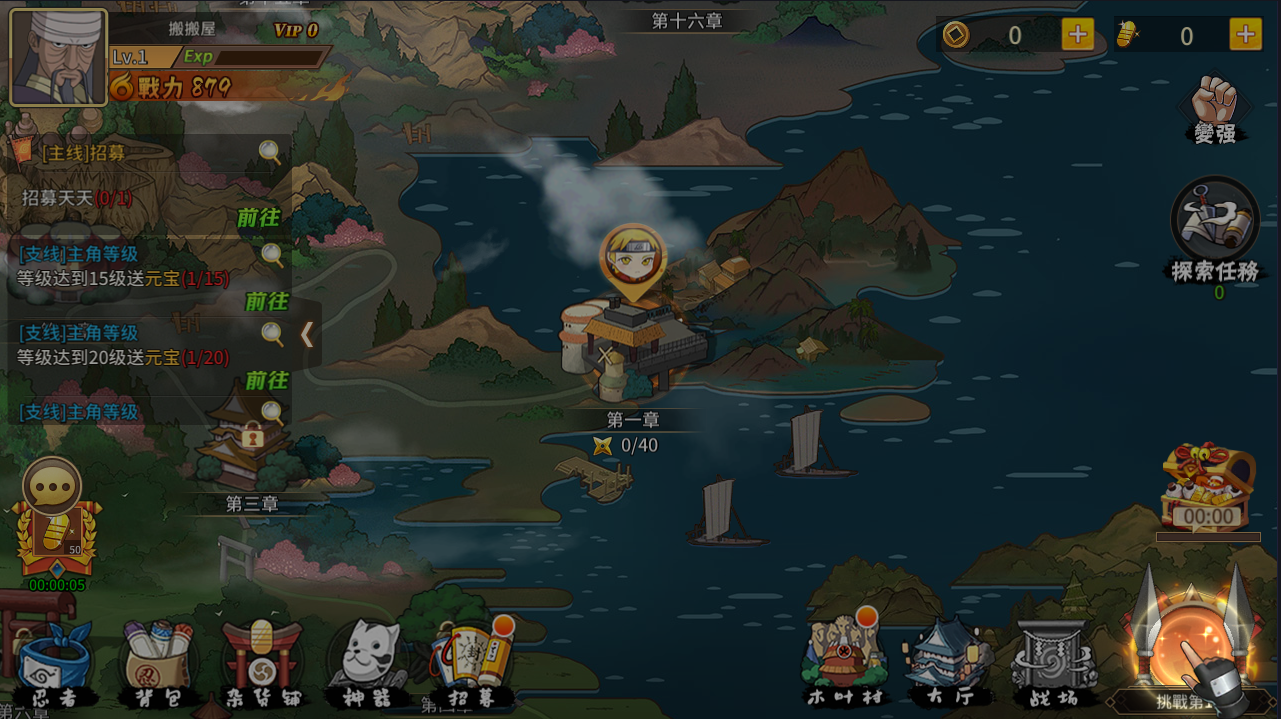Viewport: 1281px width, 719px height.
Task: Add gold coins with the plus button
Action: [1077, 35]
